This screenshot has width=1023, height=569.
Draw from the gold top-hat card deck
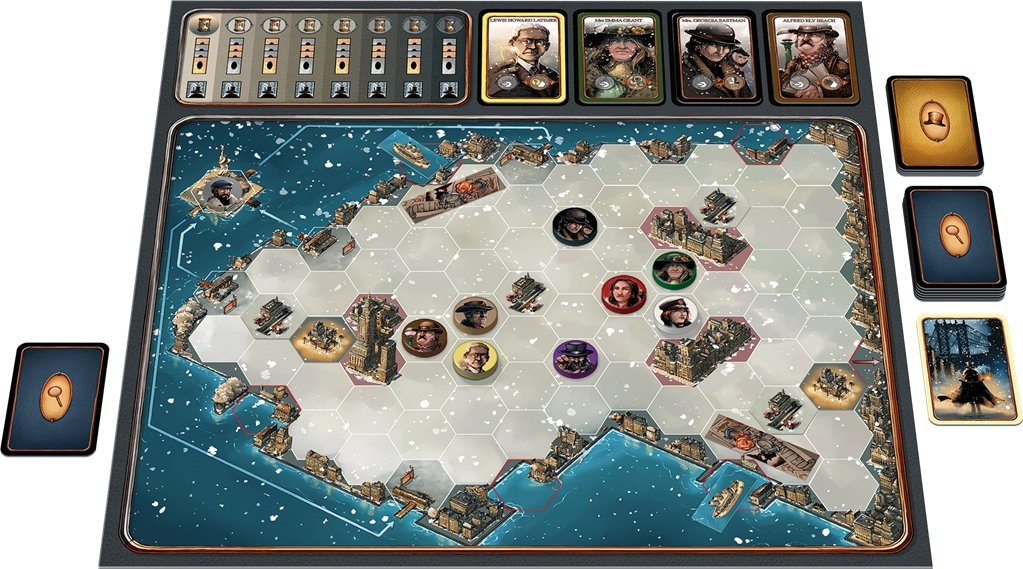[935, 122]
